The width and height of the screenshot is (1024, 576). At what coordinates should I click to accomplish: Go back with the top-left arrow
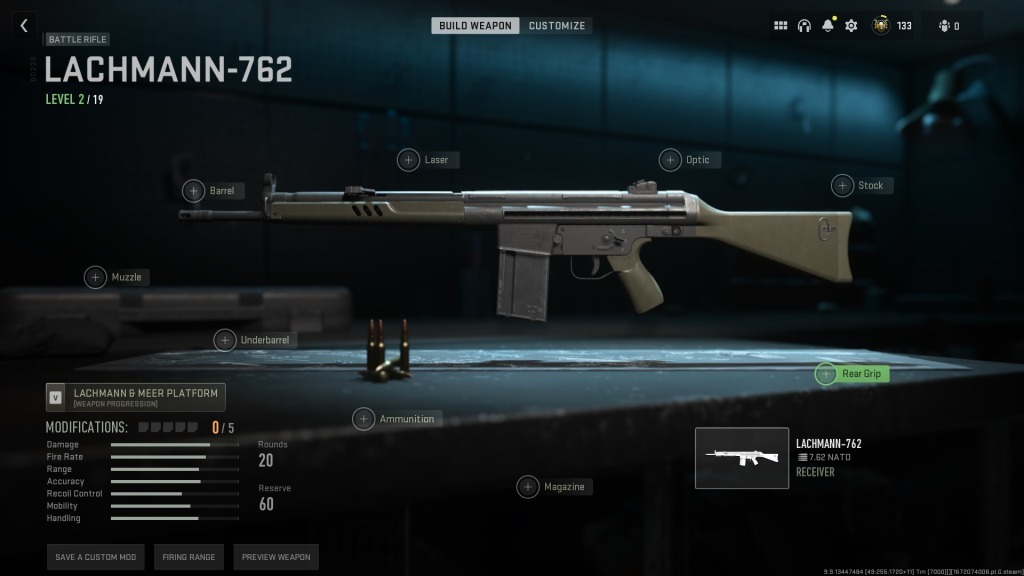[x=23, y=26]
